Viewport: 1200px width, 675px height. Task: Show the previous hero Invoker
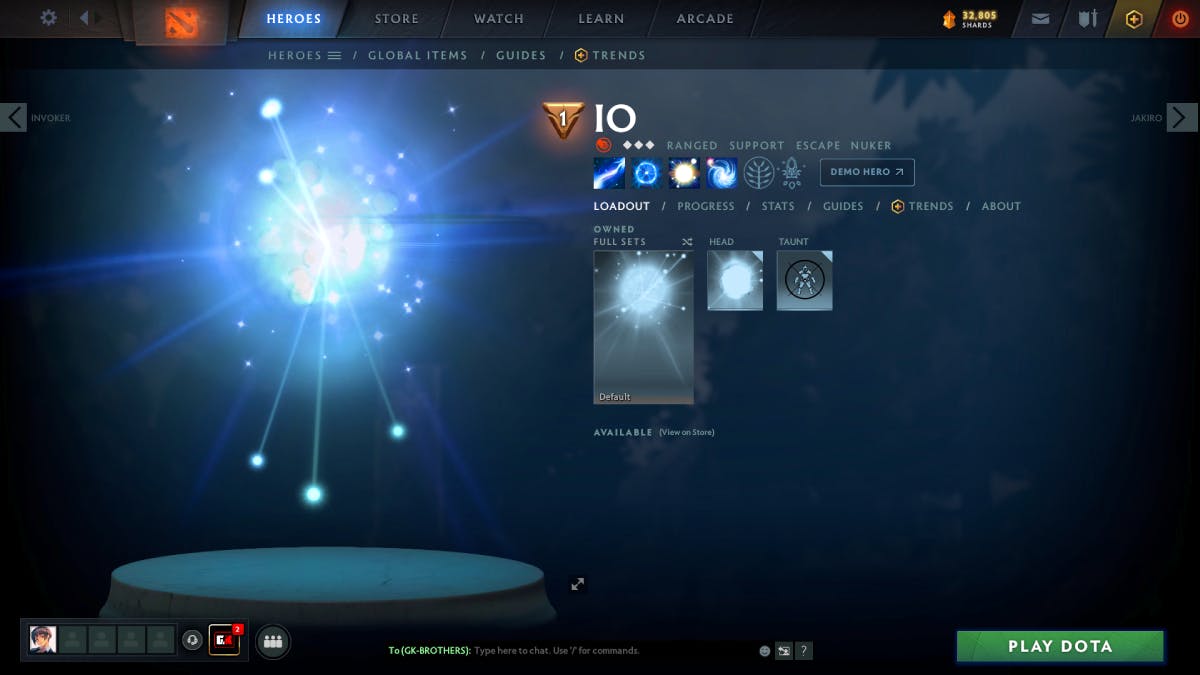14,117
